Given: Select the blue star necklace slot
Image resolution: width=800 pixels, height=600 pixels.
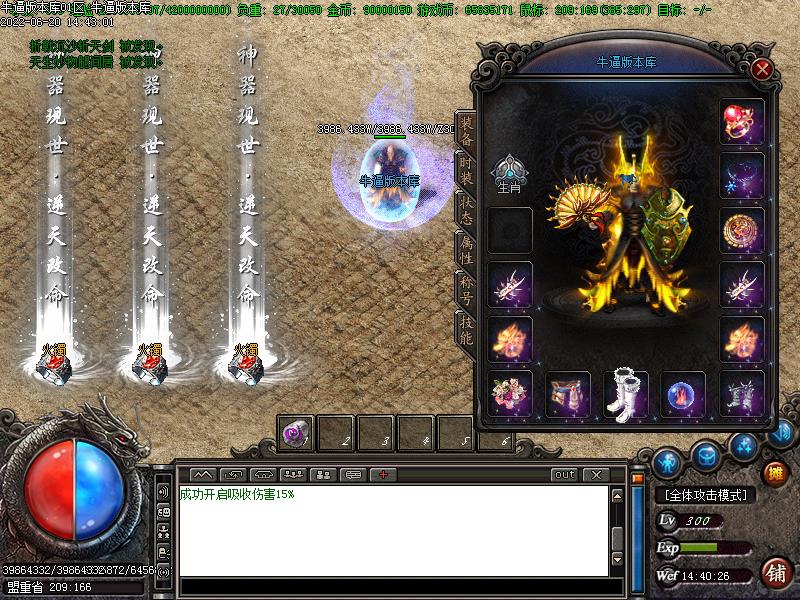Looking at the screenshot, I should (741, 176).
